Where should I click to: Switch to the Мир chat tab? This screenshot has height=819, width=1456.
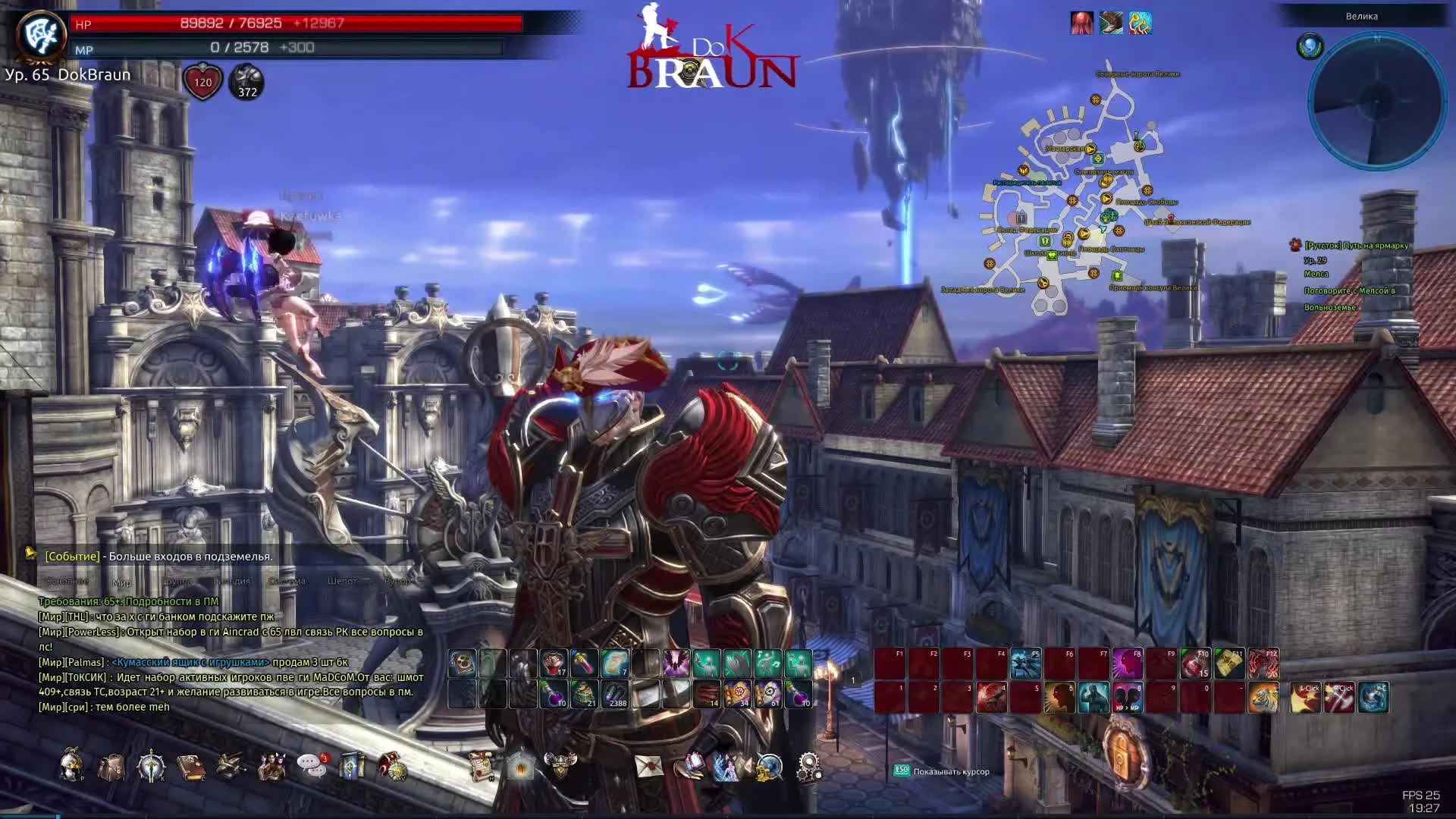pos(121,582)
